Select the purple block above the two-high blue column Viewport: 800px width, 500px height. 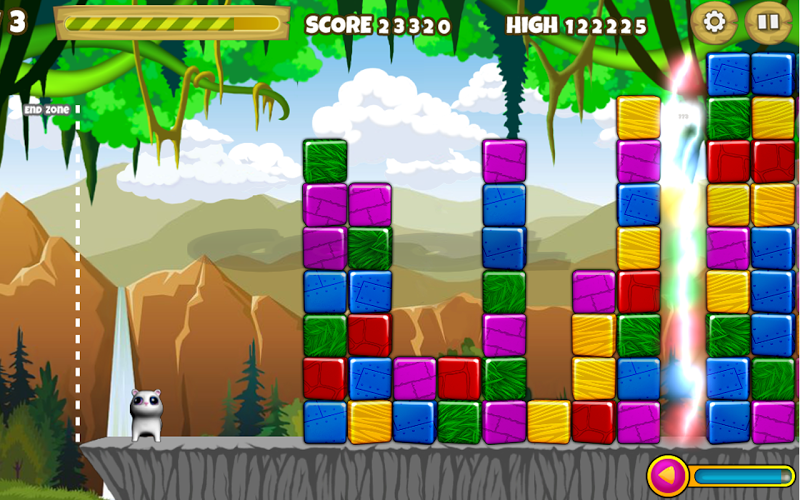coord(504,161)
